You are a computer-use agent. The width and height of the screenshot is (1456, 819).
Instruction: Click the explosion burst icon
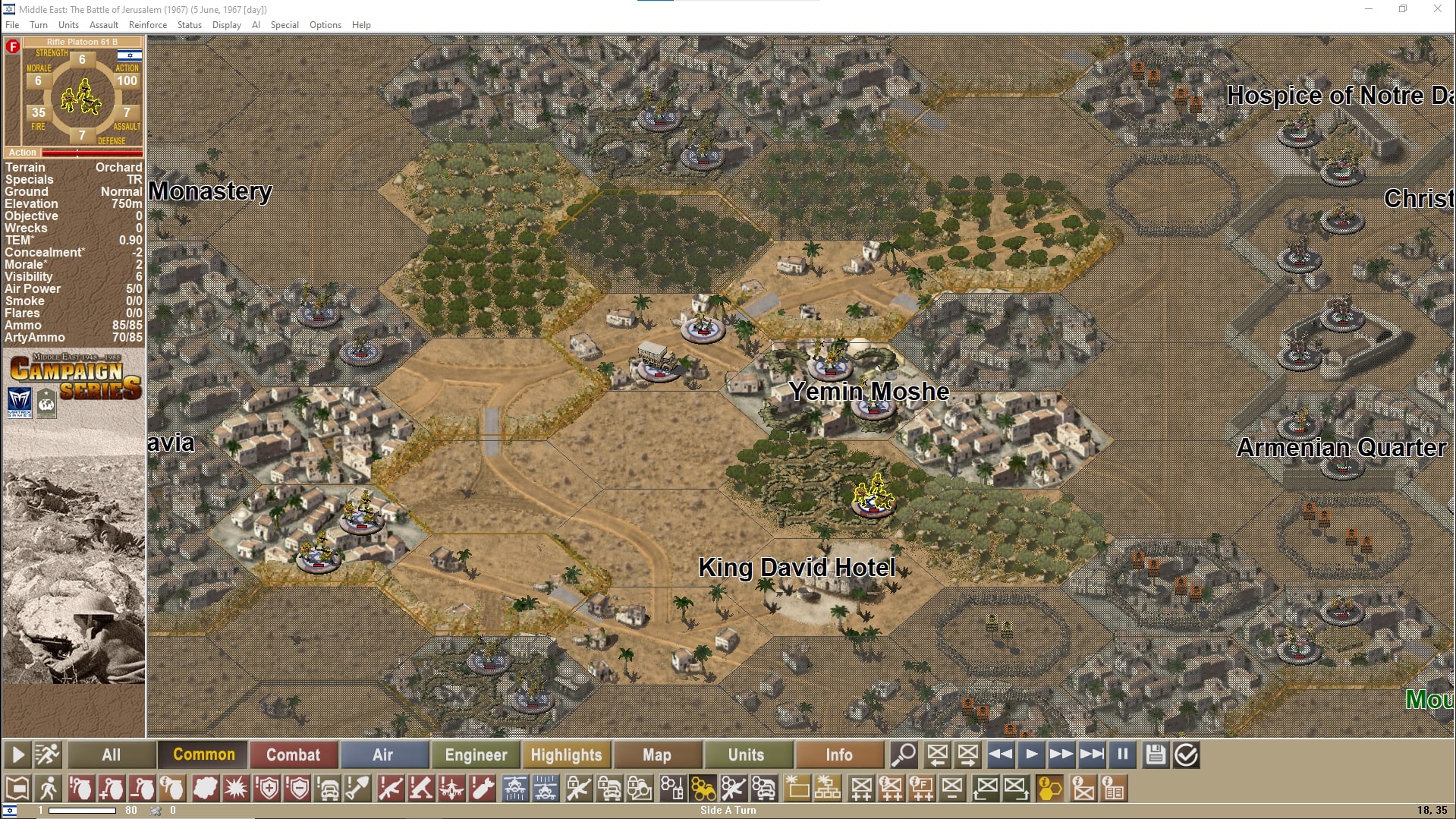pos(236,789)
